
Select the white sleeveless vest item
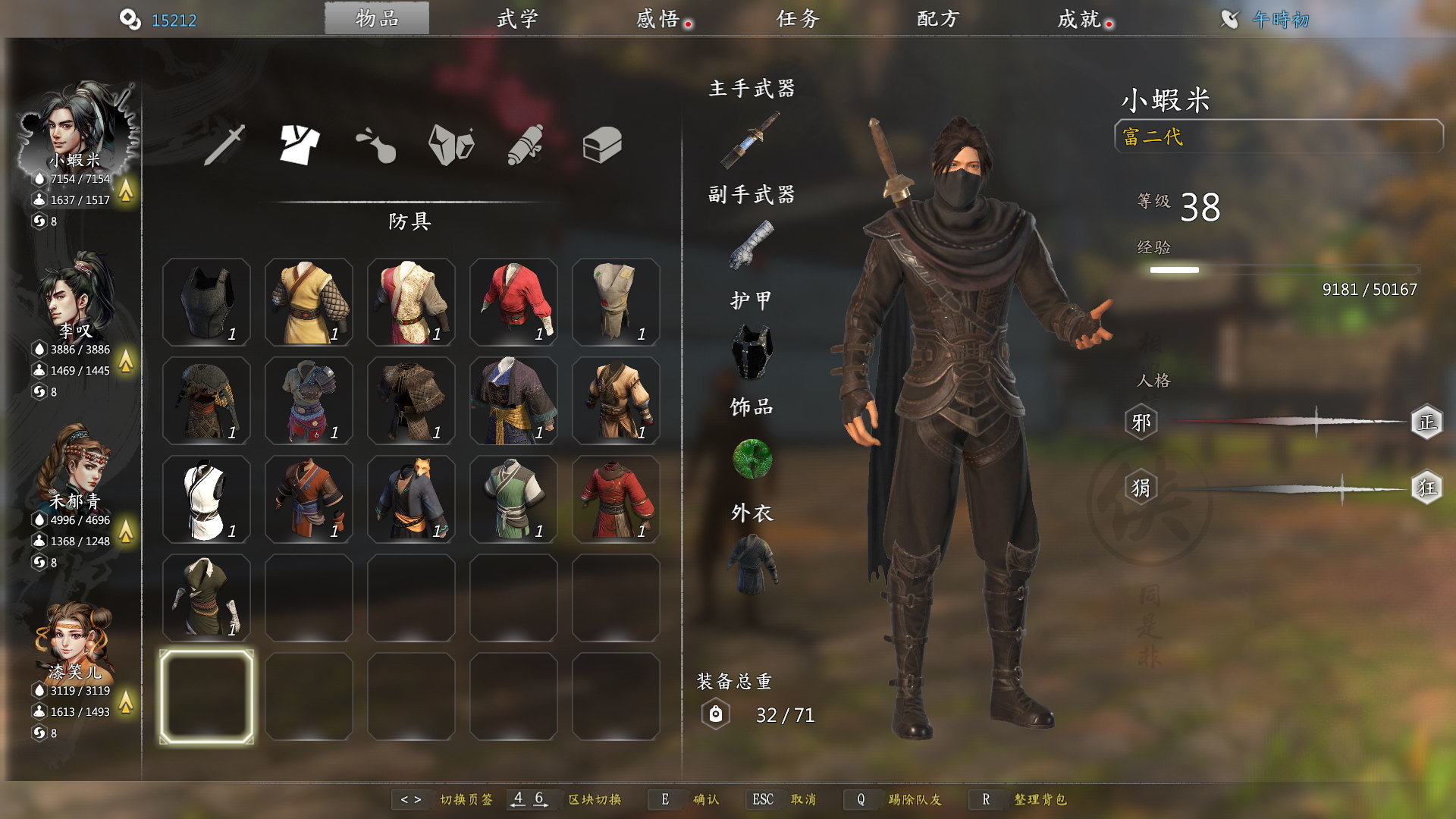(206, 499)
